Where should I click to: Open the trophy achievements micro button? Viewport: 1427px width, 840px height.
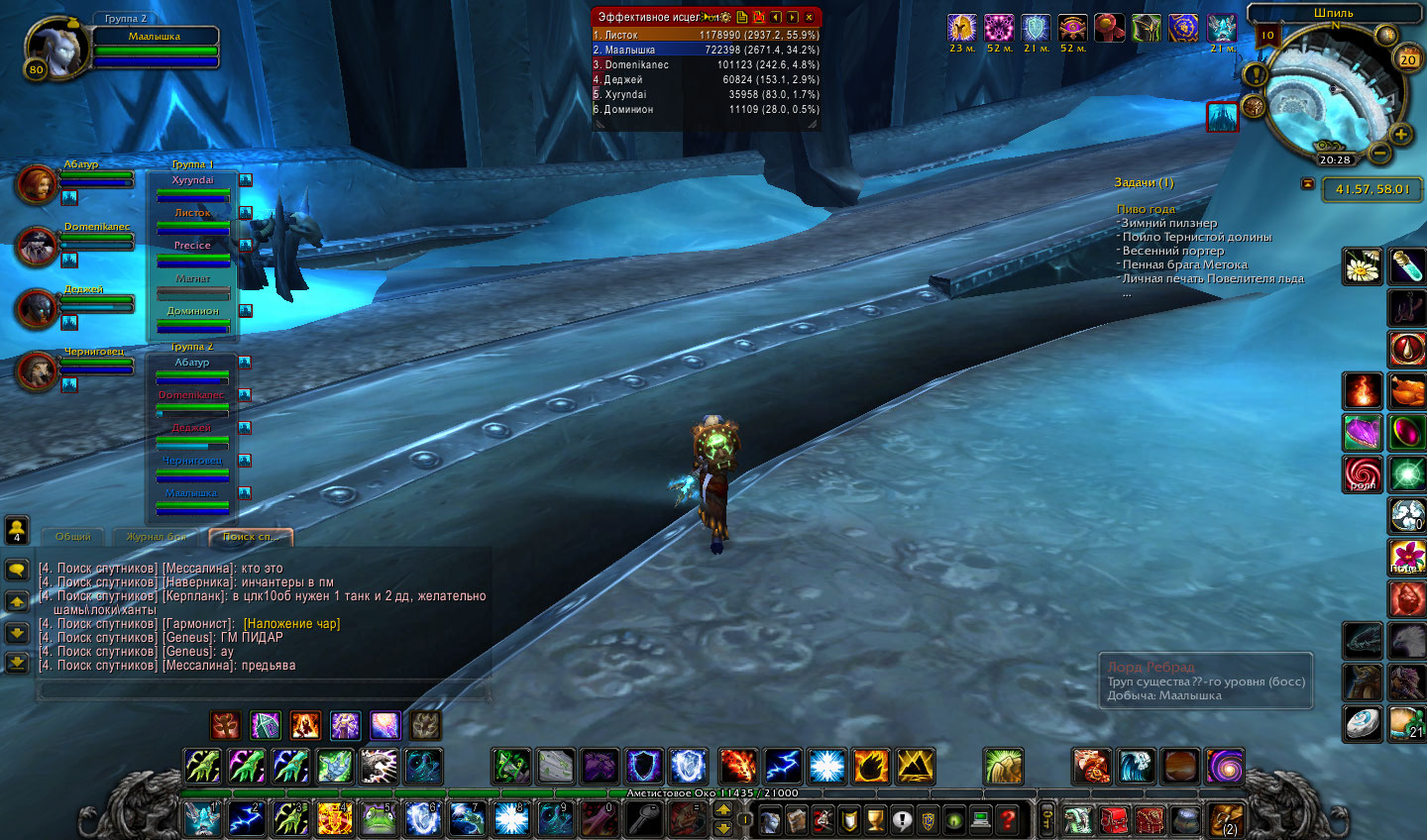pos(874,820)
